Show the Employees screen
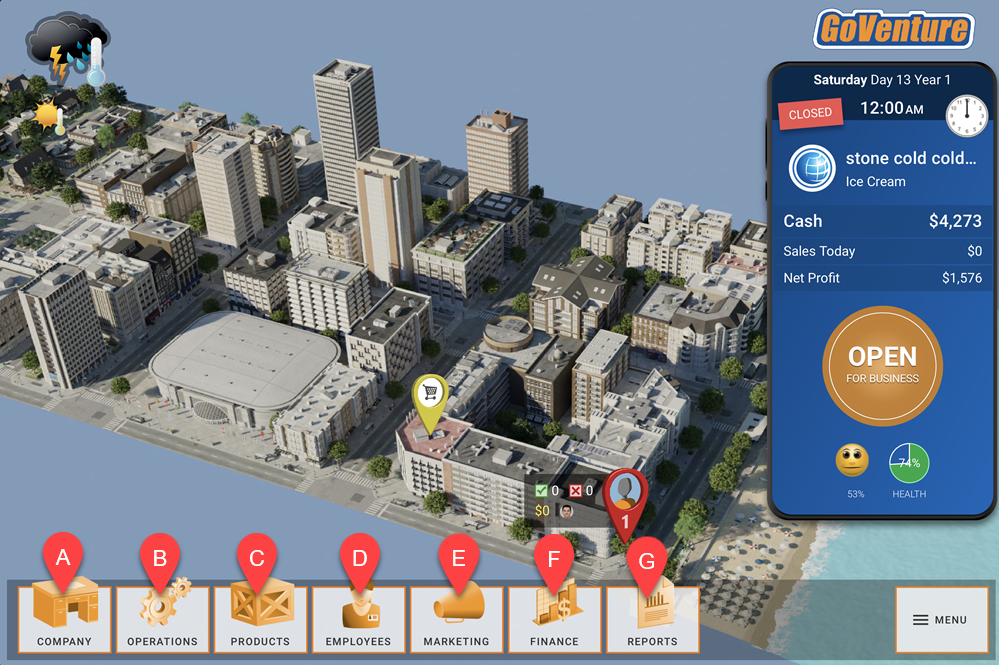Image resolution: width=1000 pixels, height=665 pixels. tap(358, 619)
